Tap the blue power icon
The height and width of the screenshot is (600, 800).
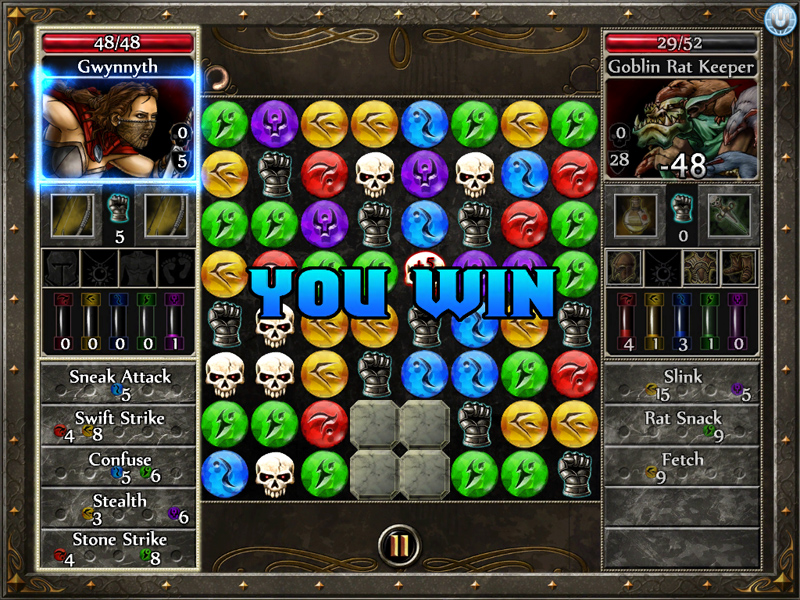click(x=777, y=19)
